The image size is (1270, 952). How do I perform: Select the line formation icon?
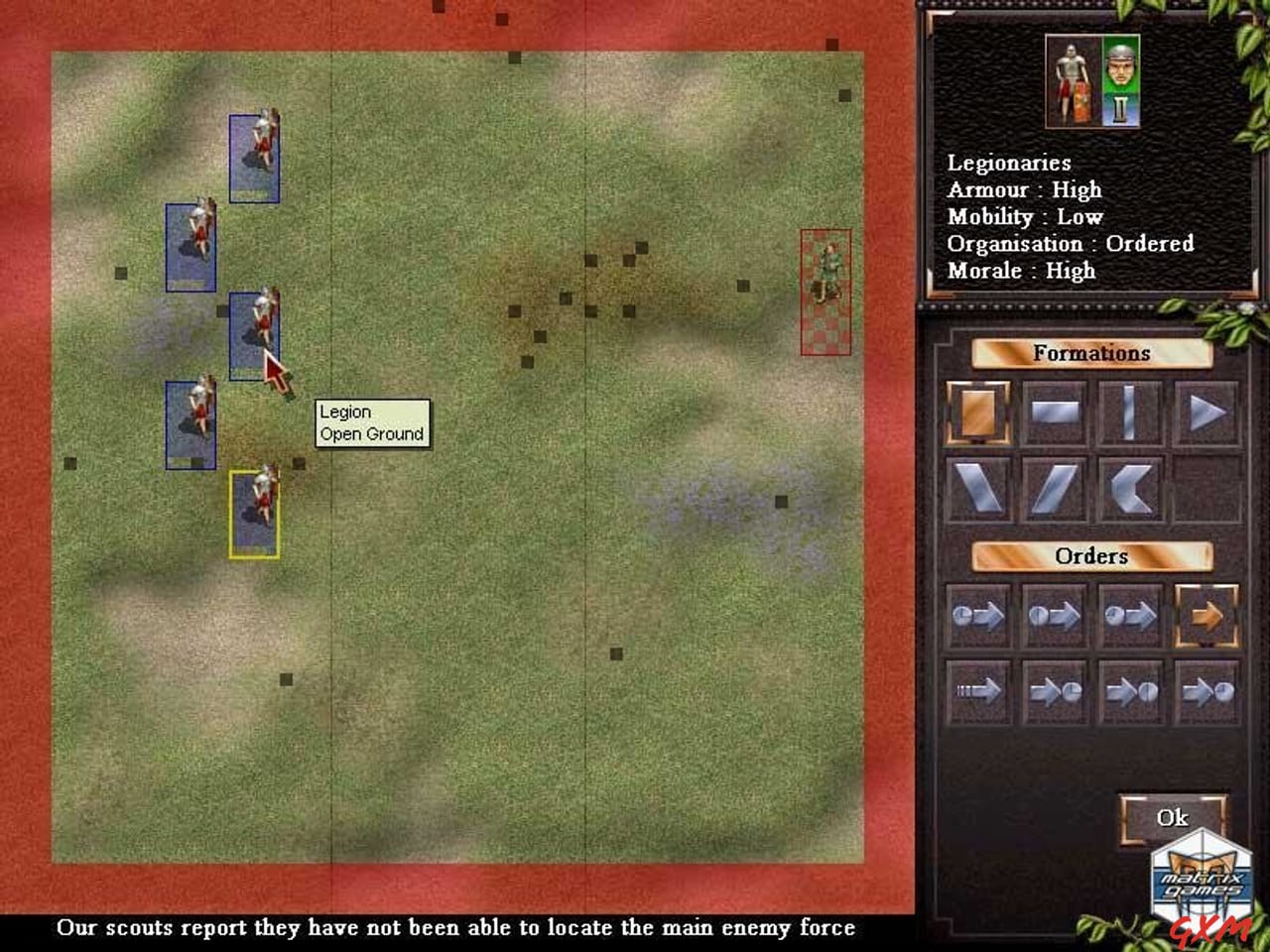(x=1055, y=414)
